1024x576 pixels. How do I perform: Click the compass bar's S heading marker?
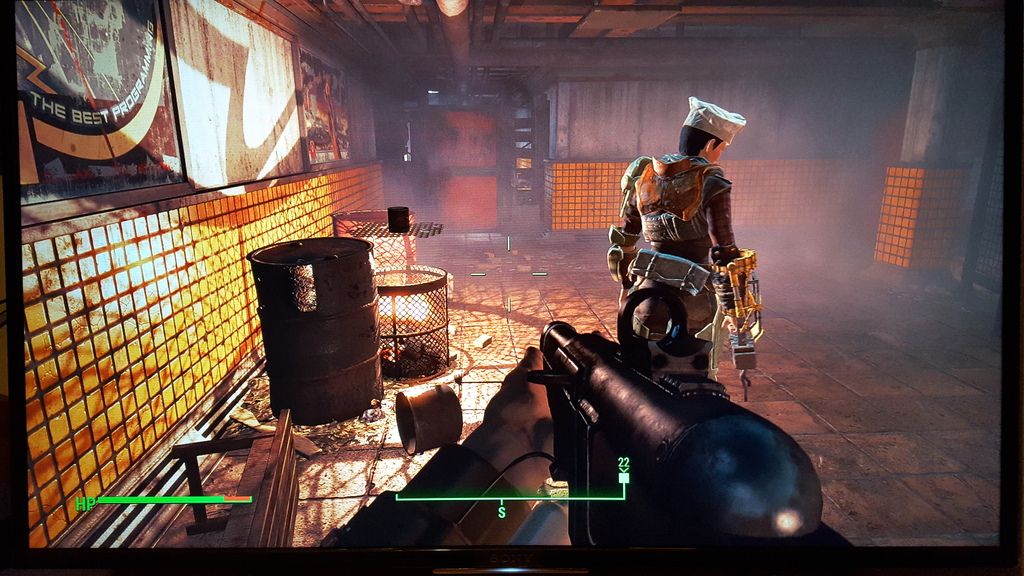501,511
